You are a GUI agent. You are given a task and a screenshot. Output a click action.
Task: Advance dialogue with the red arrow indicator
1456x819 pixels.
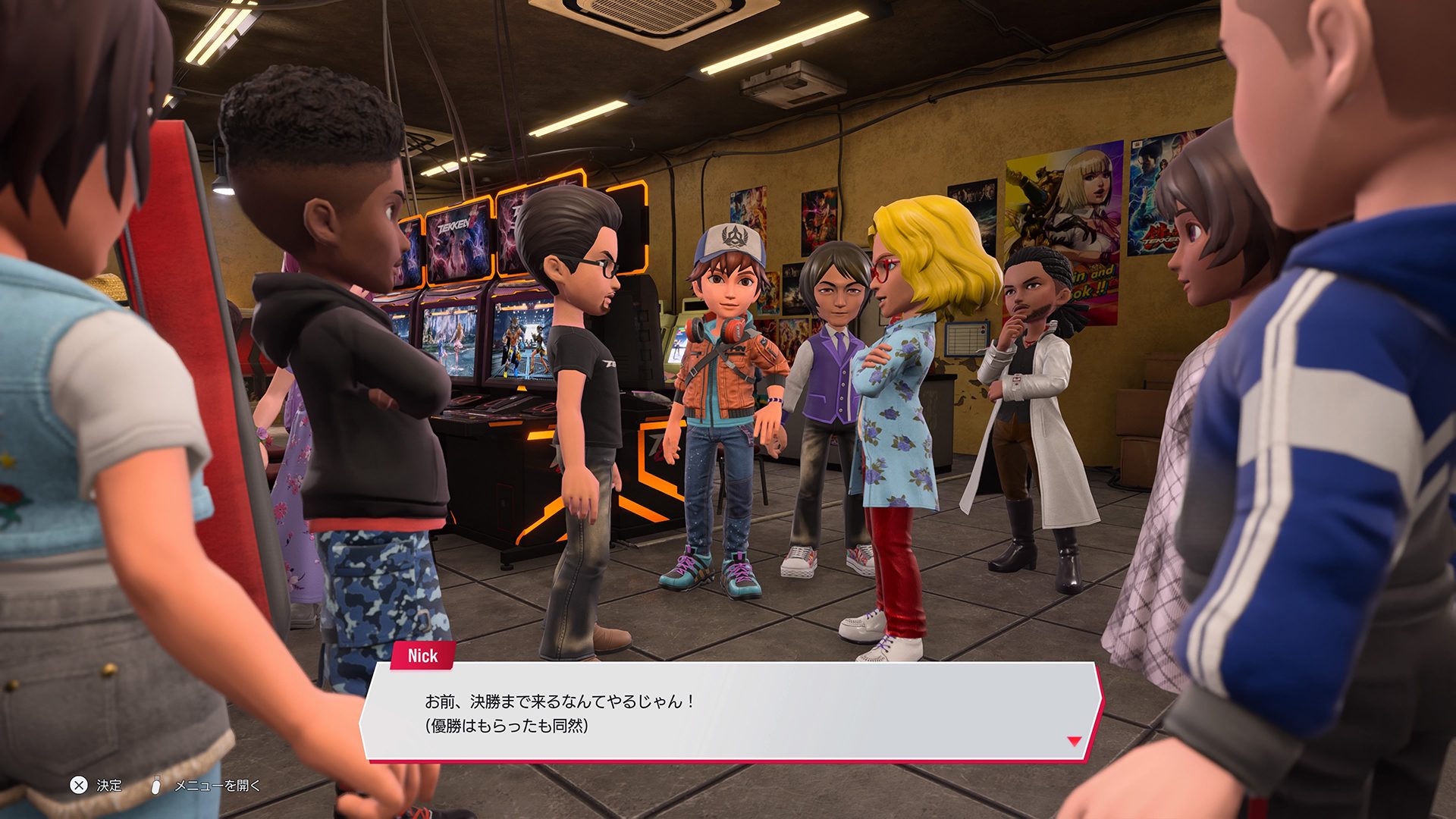[1074, 741]
